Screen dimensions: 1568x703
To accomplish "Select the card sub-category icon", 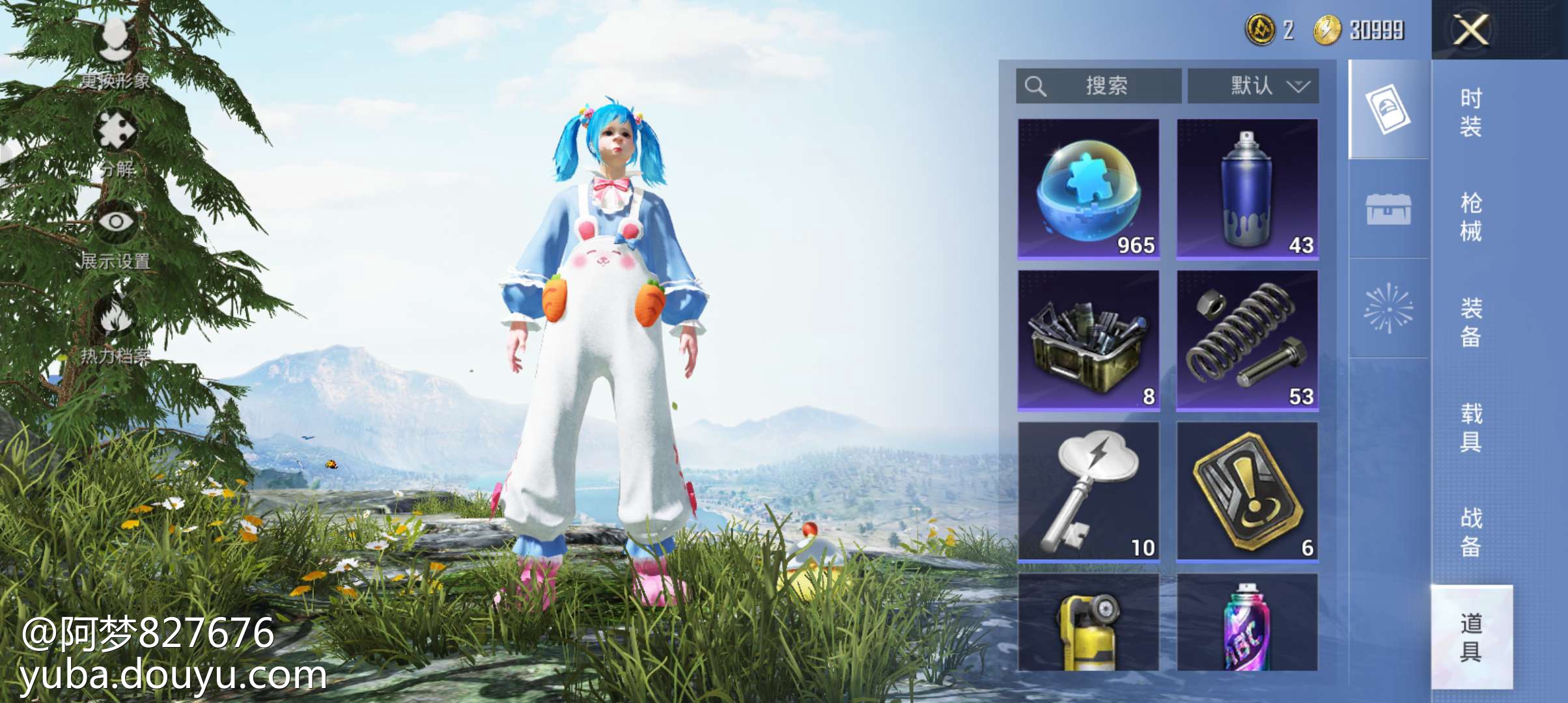I will (x=1388, y=109).
